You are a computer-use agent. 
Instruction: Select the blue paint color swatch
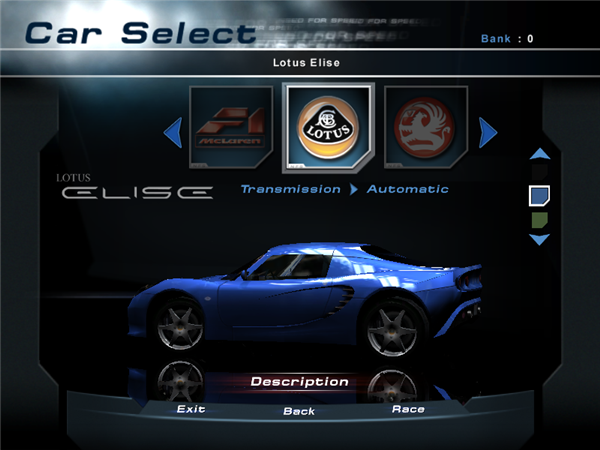(x=539, y=195)
